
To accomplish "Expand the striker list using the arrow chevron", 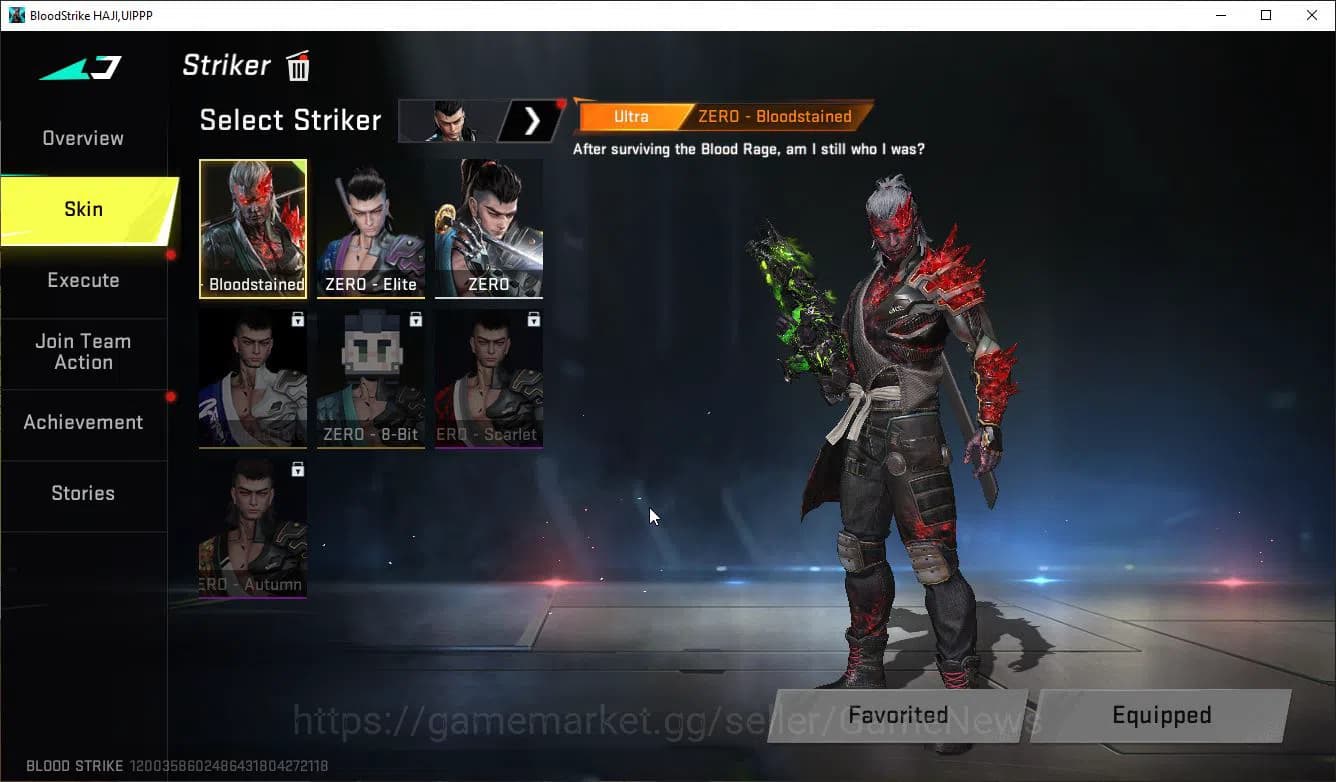I will (x=531, y=120).
